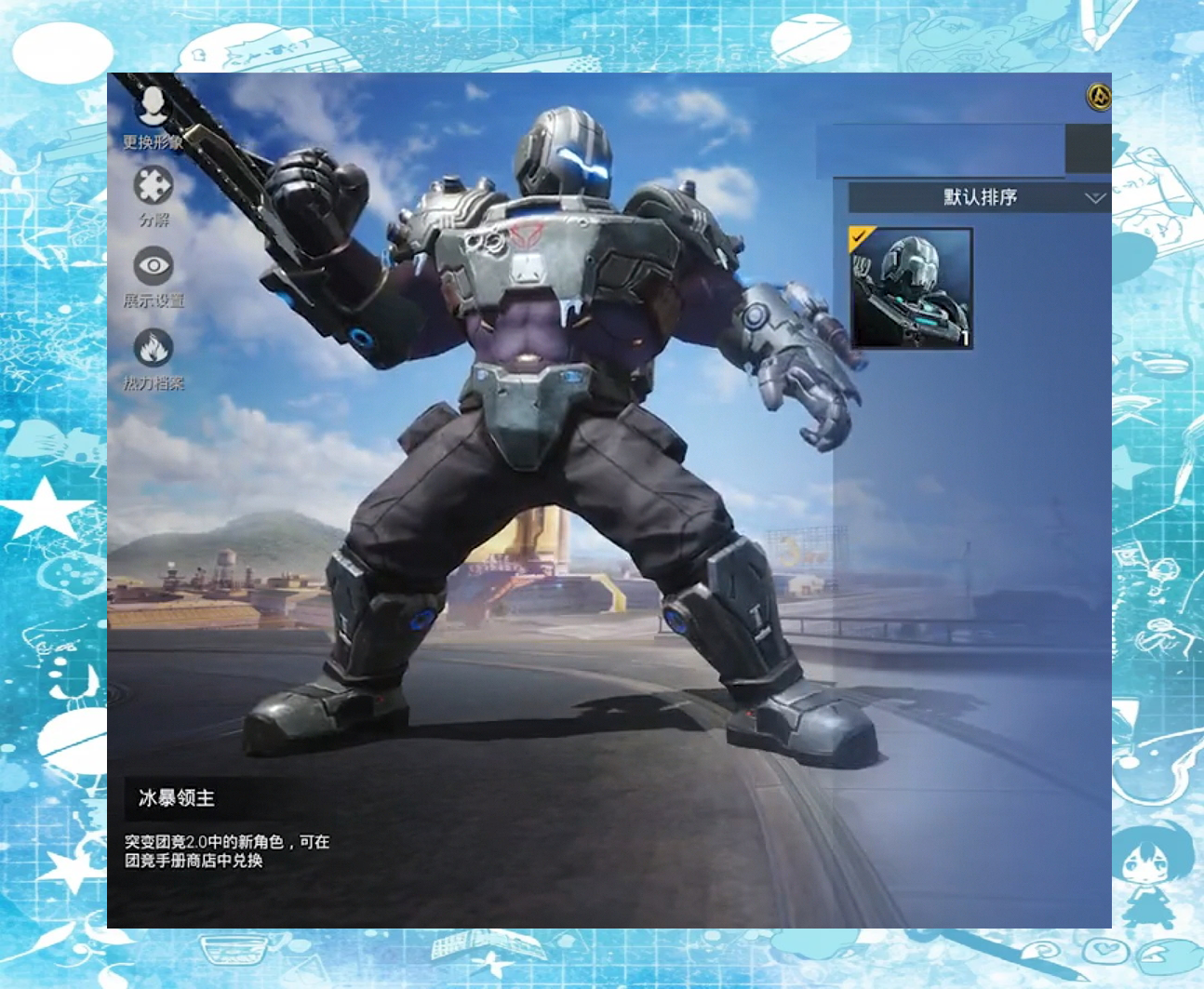Select the armored character thumbnail
Screen dimensions: 1204x989
point(912,288)
